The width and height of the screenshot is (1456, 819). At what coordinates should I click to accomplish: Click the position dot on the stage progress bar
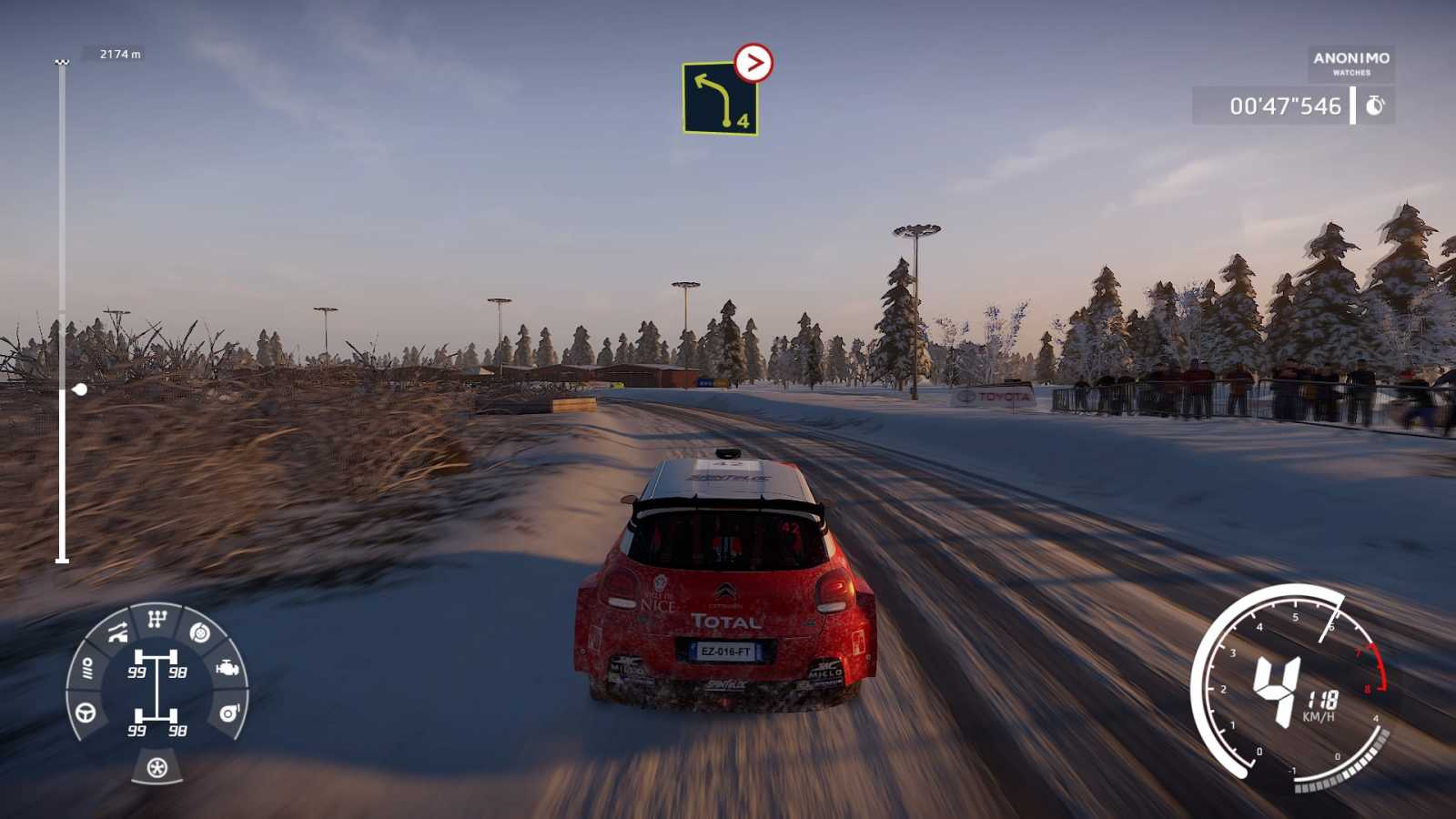click(x=77, y=389)
